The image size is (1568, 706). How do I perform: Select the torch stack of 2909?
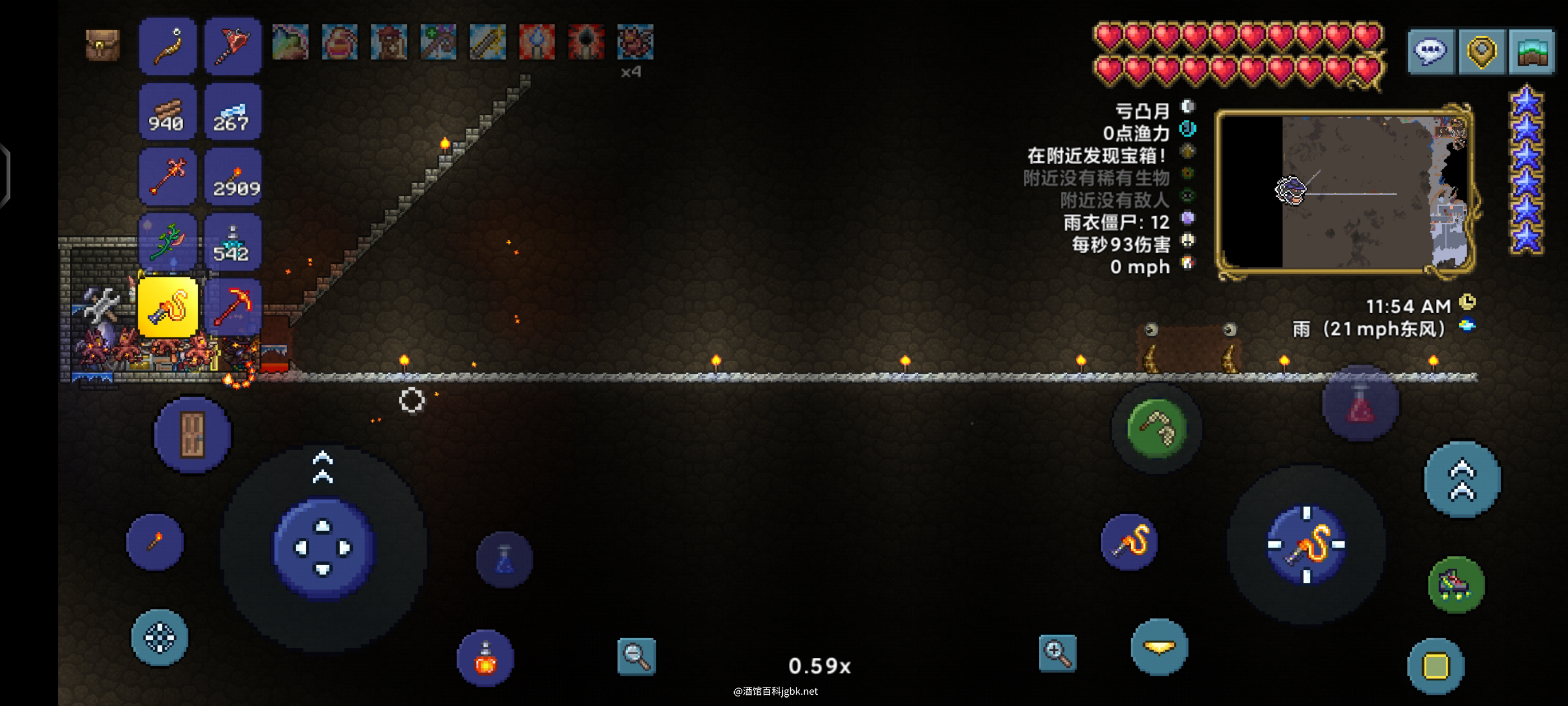[x=233, y=177]
